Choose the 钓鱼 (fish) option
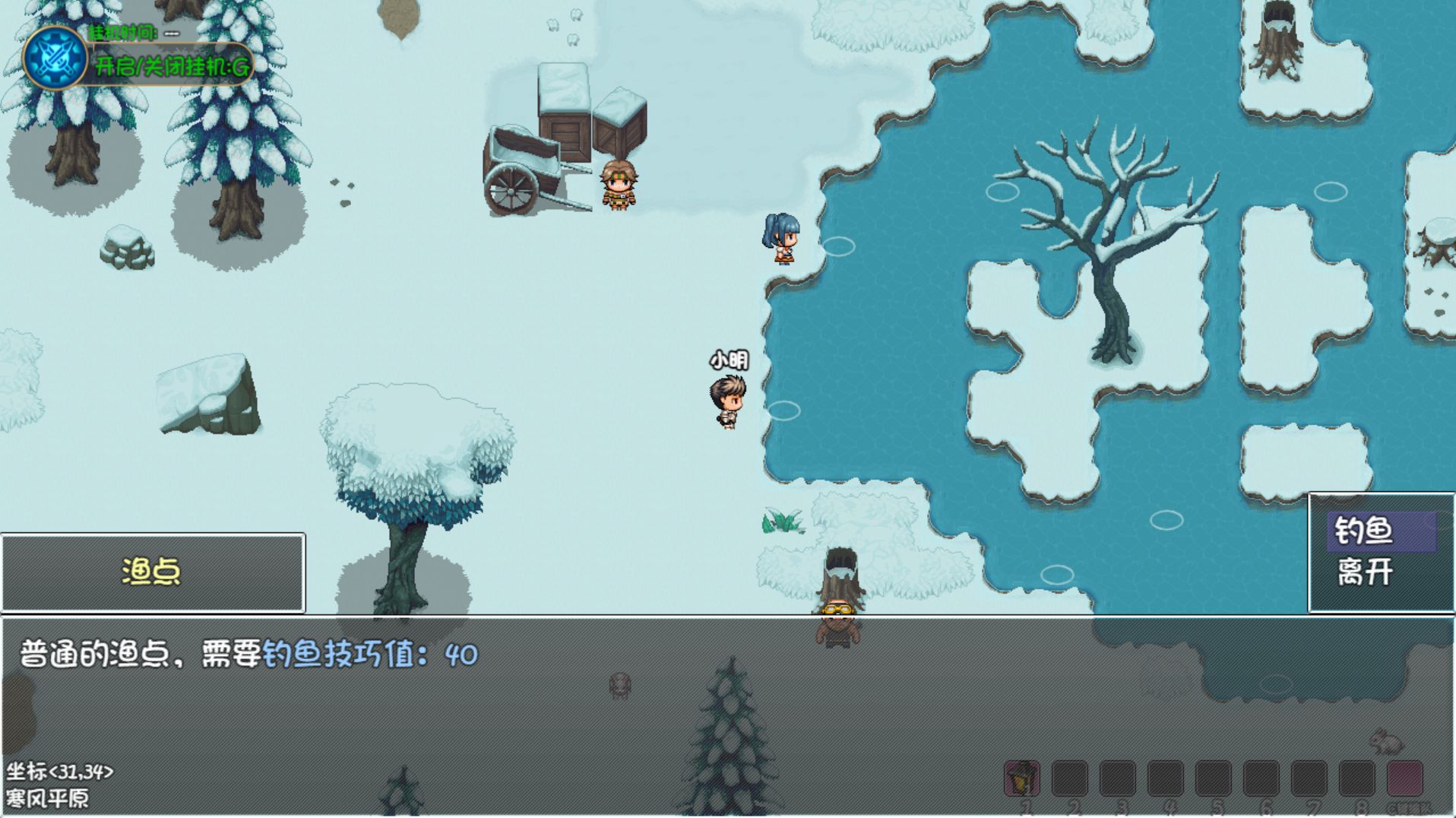 (1365, 531)
